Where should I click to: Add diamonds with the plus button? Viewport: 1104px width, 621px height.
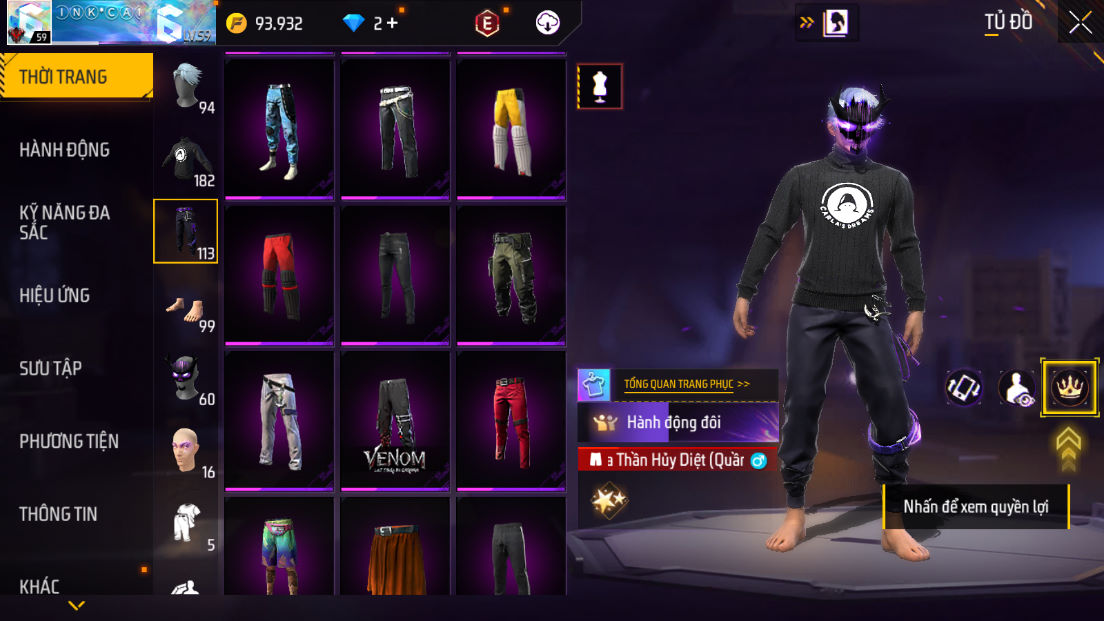(x=392, y=23)
